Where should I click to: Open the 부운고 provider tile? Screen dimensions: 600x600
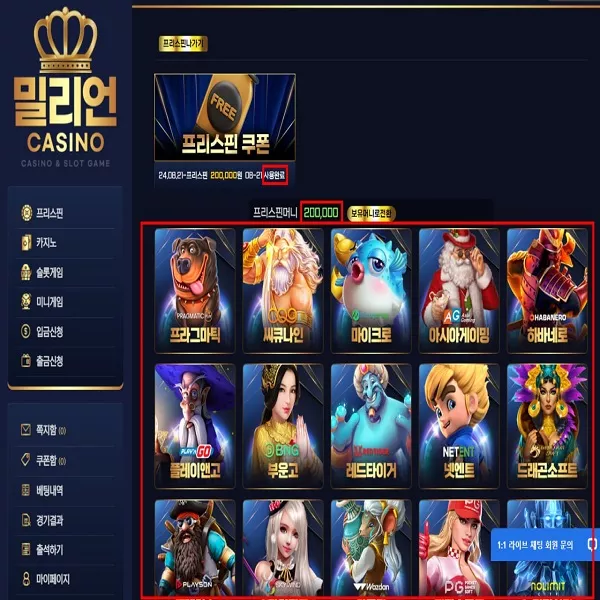tap(283, 425)
